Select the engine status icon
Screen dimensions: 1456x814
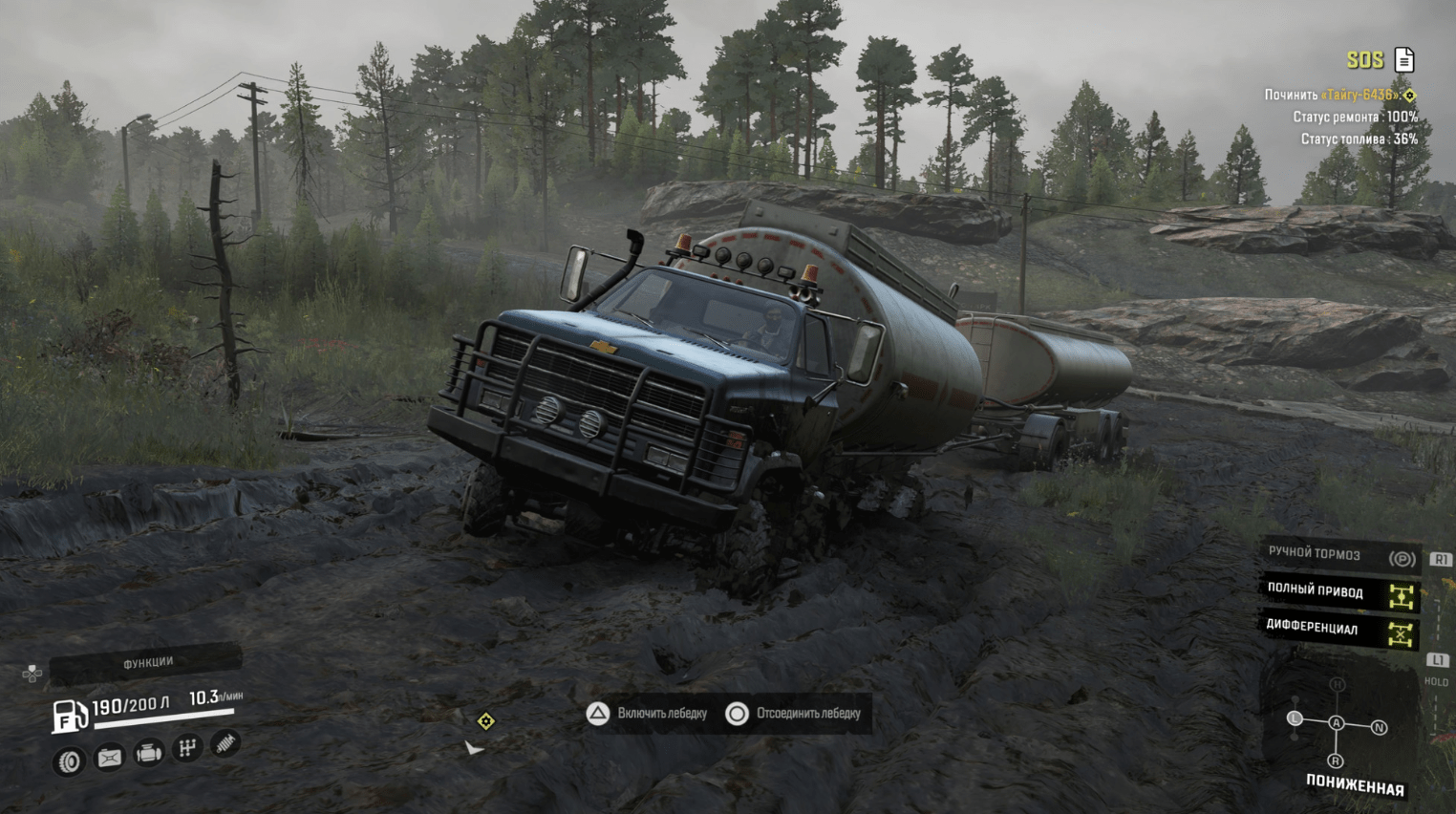click(x=148, y=754)
